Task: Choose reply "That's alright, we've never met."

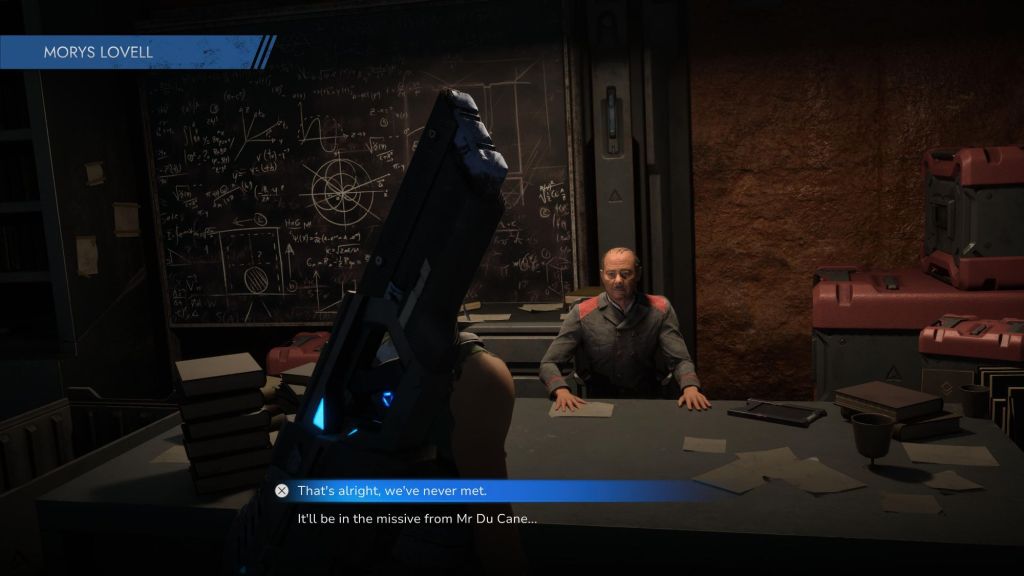Action: pos(405,491)
